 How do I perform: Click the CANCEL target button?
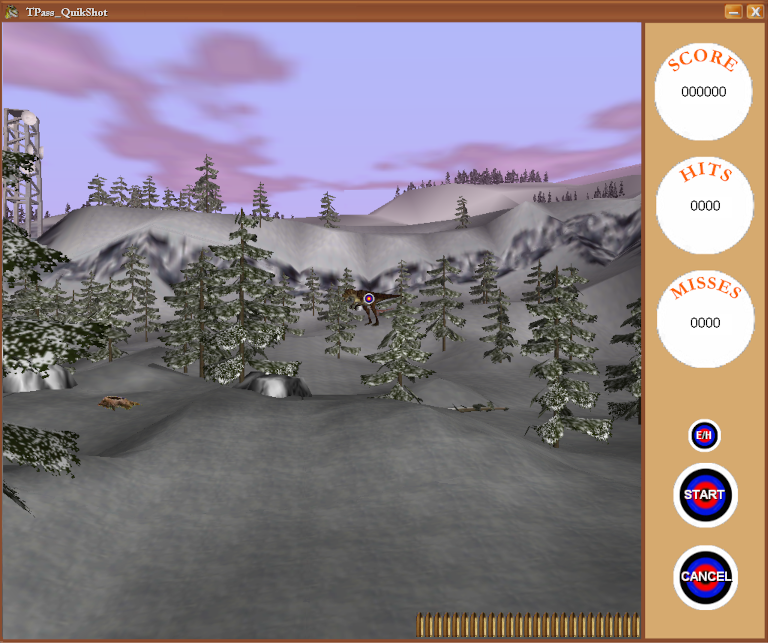coord(705,577)
